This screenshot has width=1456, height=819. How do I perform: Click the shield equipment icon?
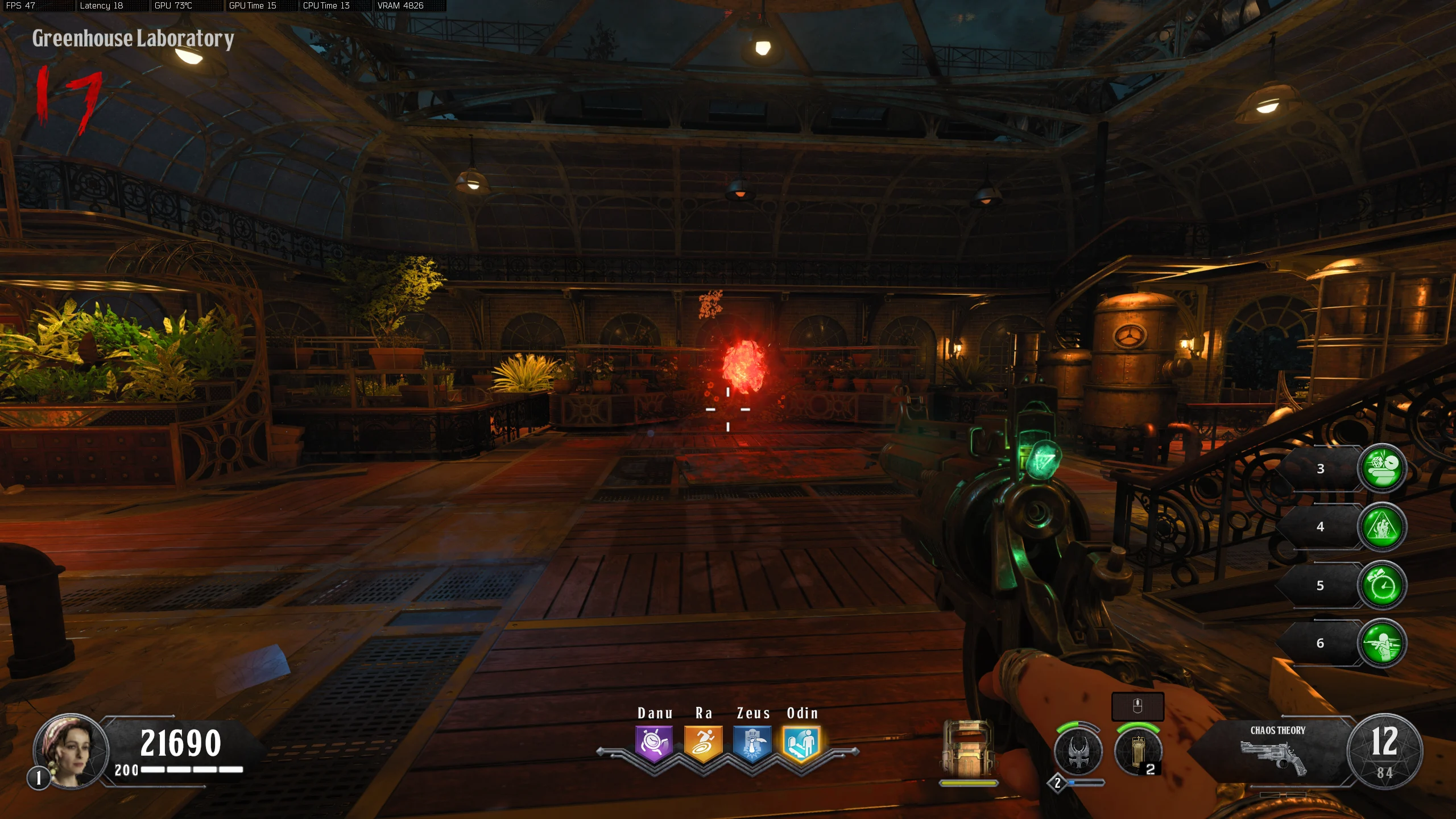968,749
